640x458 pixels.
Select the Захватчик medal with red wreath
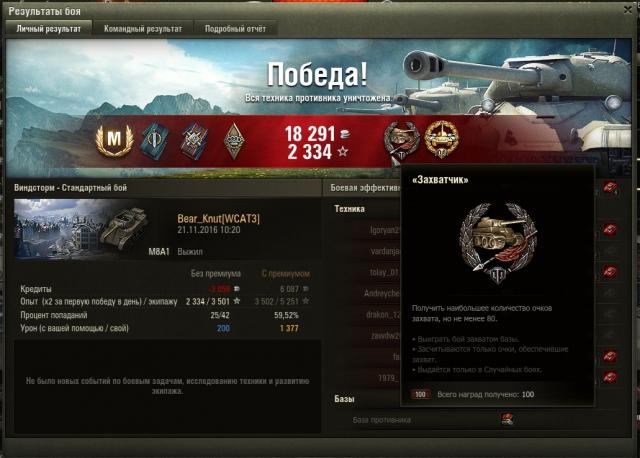(x=402, y=138)
